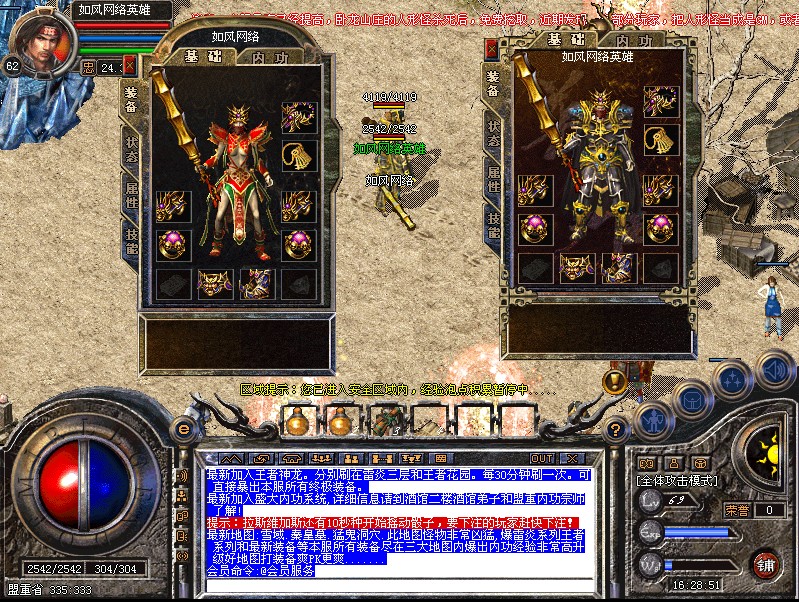Image resolution: width=799 pixels, height=602 pixels.
Task: Select the necklace slot in 如风网络 panel
Action: [300, 156]
